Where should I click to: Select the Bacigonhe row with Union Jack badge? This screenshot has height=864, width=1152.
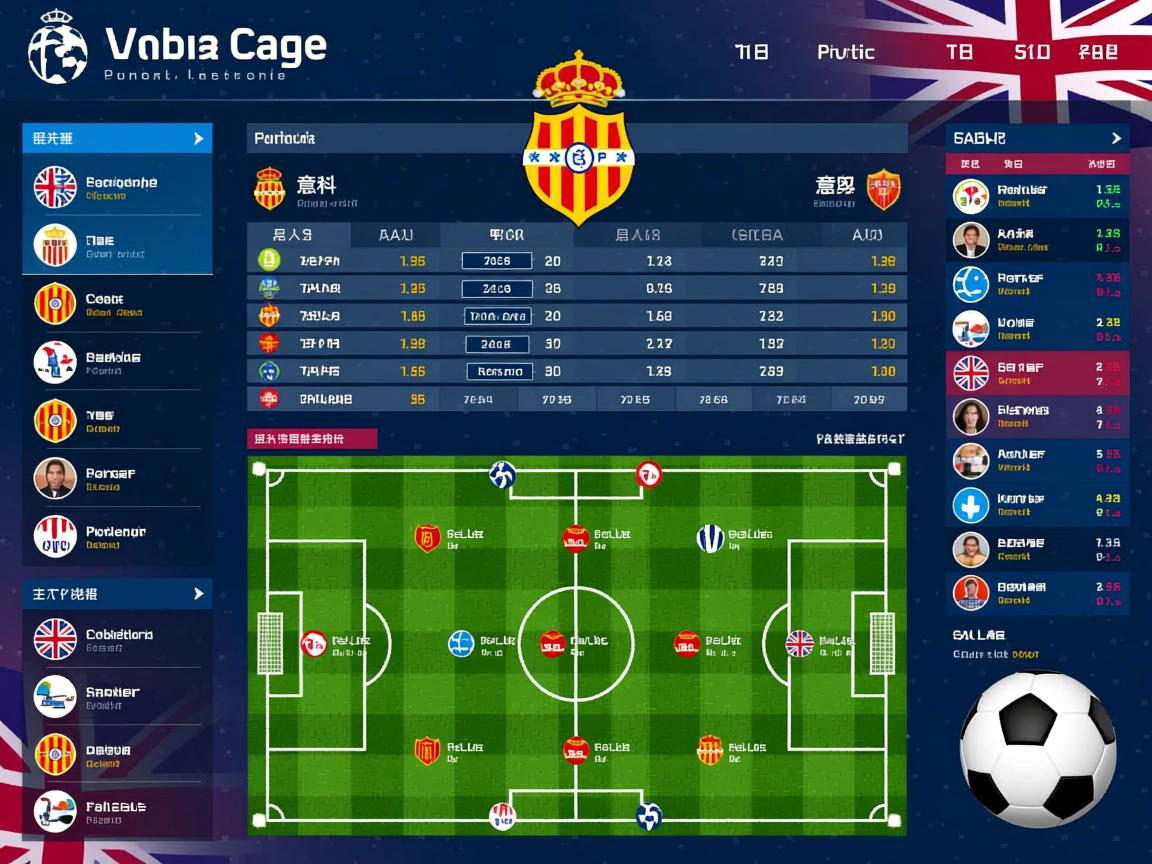click(116, 187)
